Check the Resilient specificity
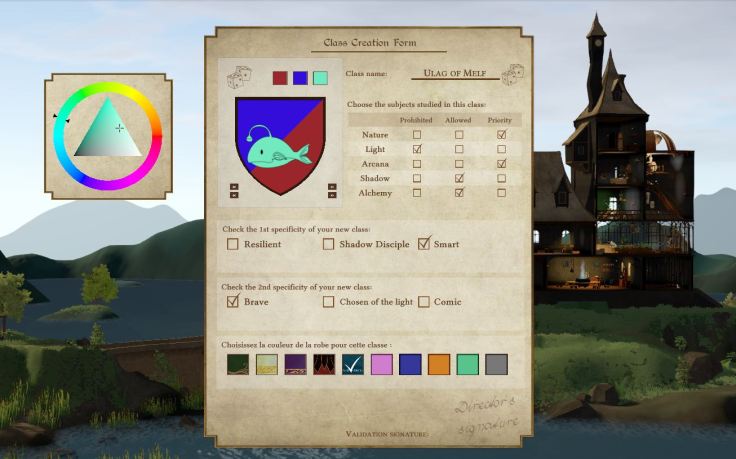 (x=233, y=243)
